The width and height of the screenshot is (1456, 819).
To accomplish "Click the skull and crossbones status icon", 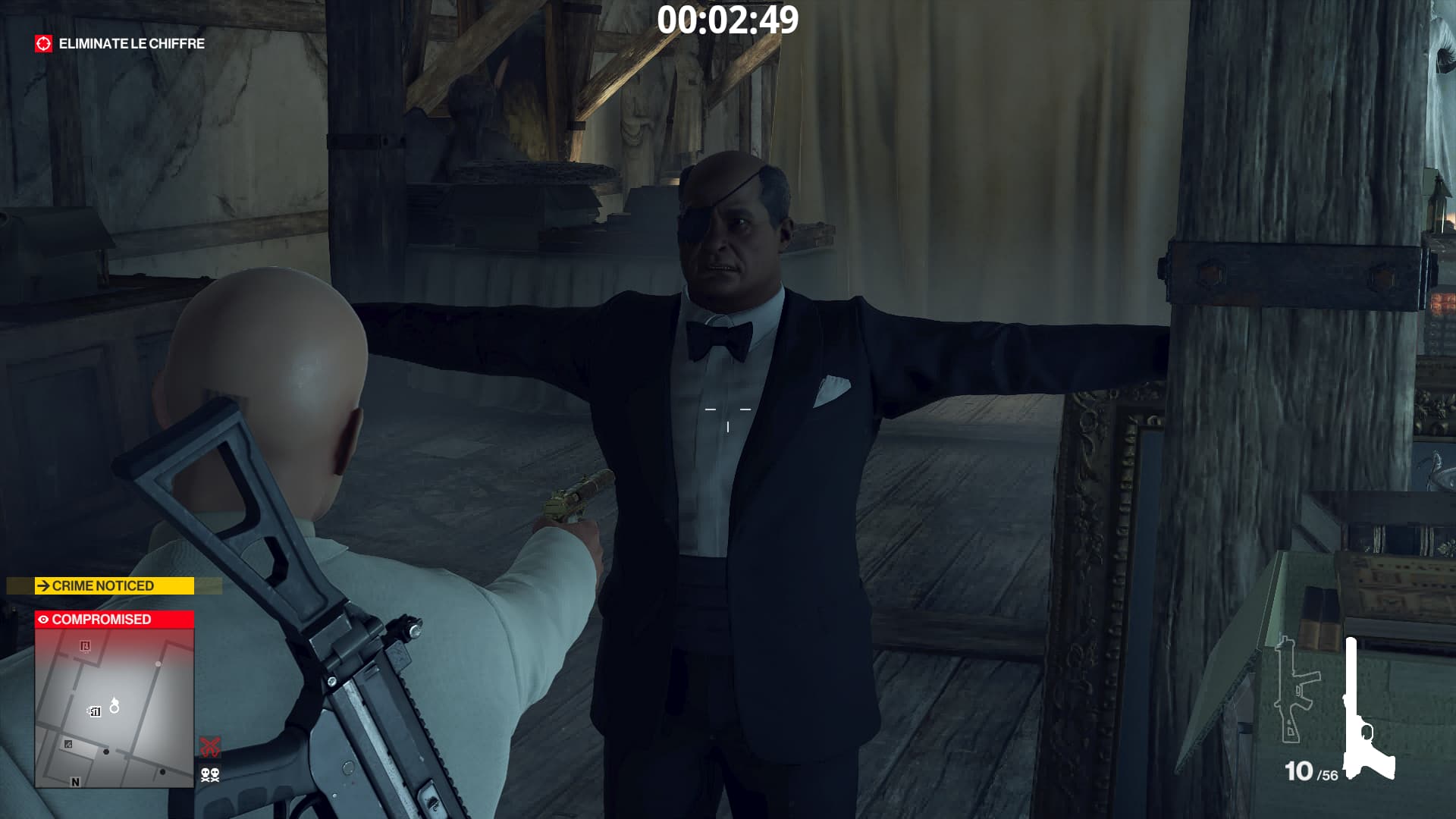I will 210,774.
